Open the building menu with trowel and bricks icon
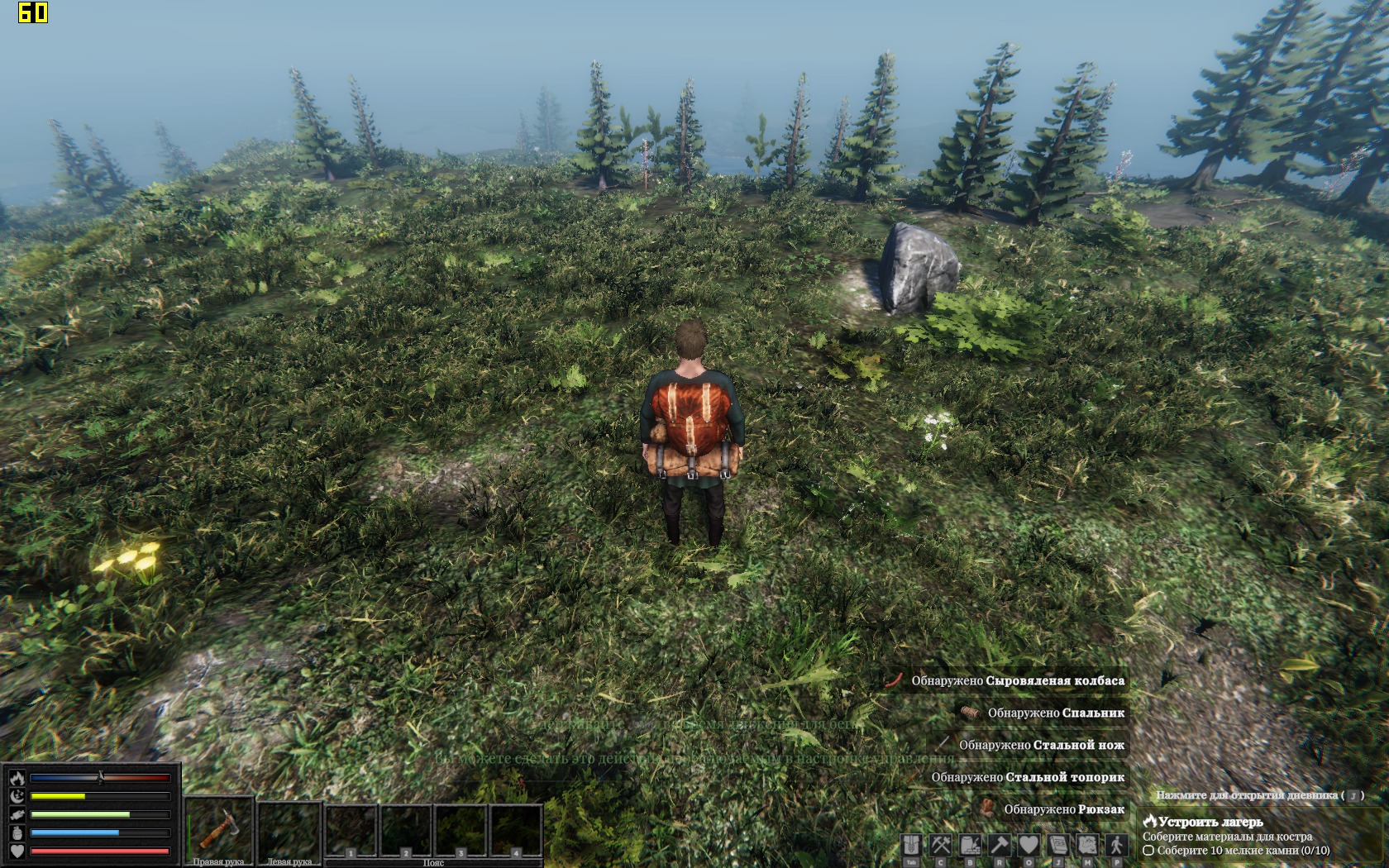The image size is (1389, 868). tap(971, 845)
